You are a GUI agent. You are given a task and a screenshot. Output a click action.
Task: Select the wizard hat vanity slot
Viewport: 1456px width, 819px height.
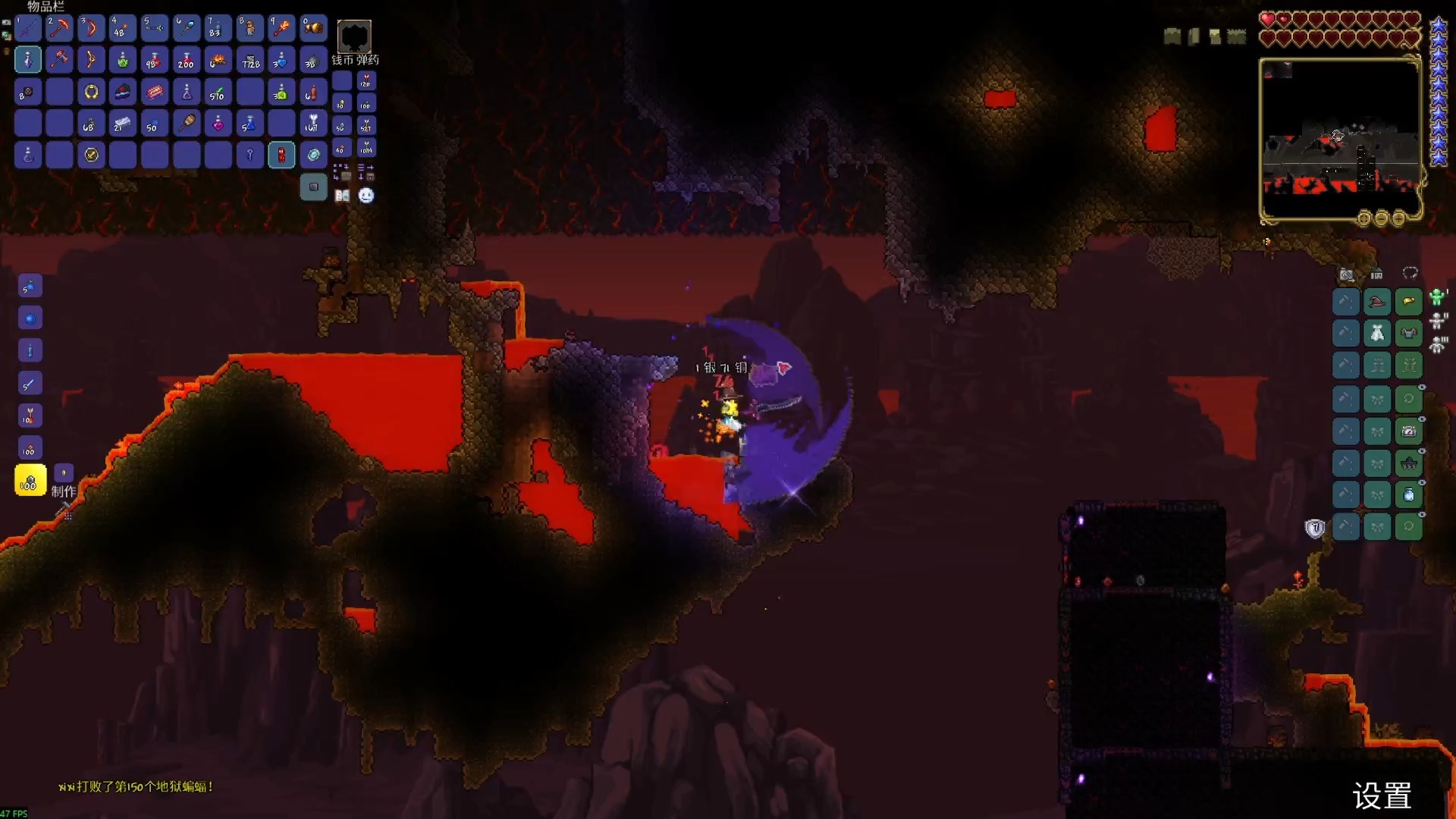point(1377,302)
